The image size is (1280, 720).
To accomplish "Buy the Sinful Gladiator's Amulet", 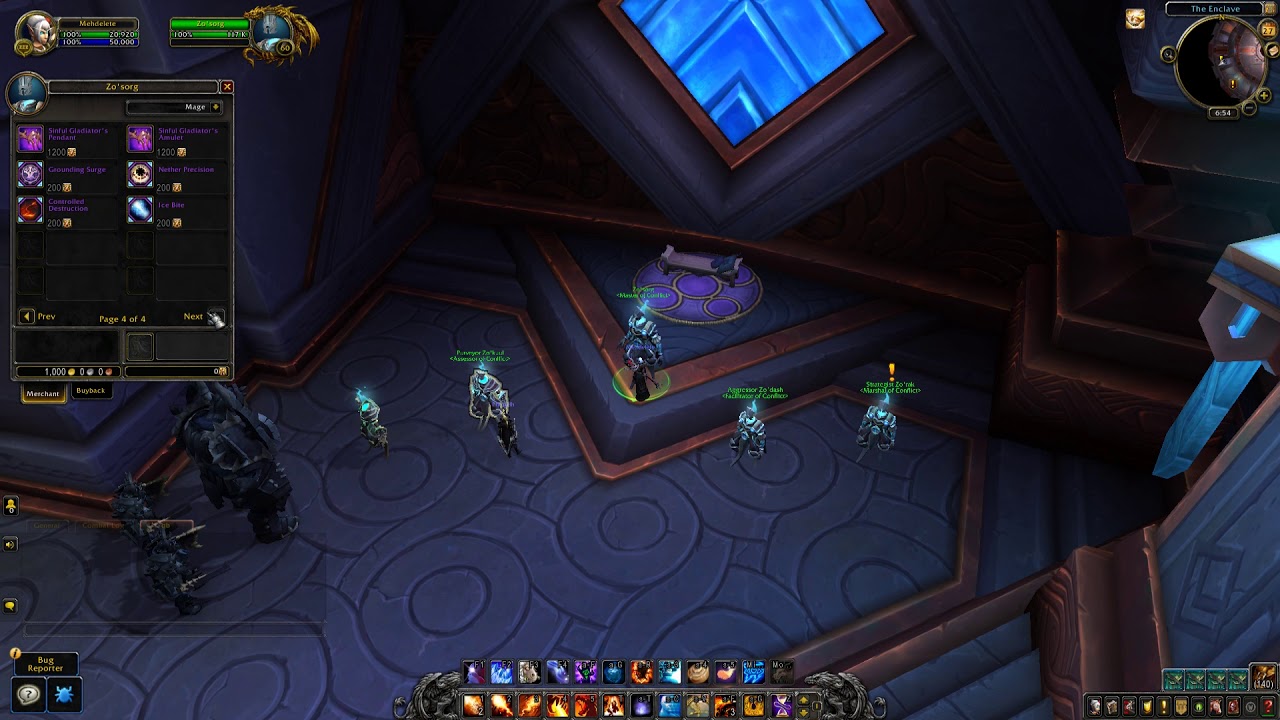I will (x=140, y=139).
